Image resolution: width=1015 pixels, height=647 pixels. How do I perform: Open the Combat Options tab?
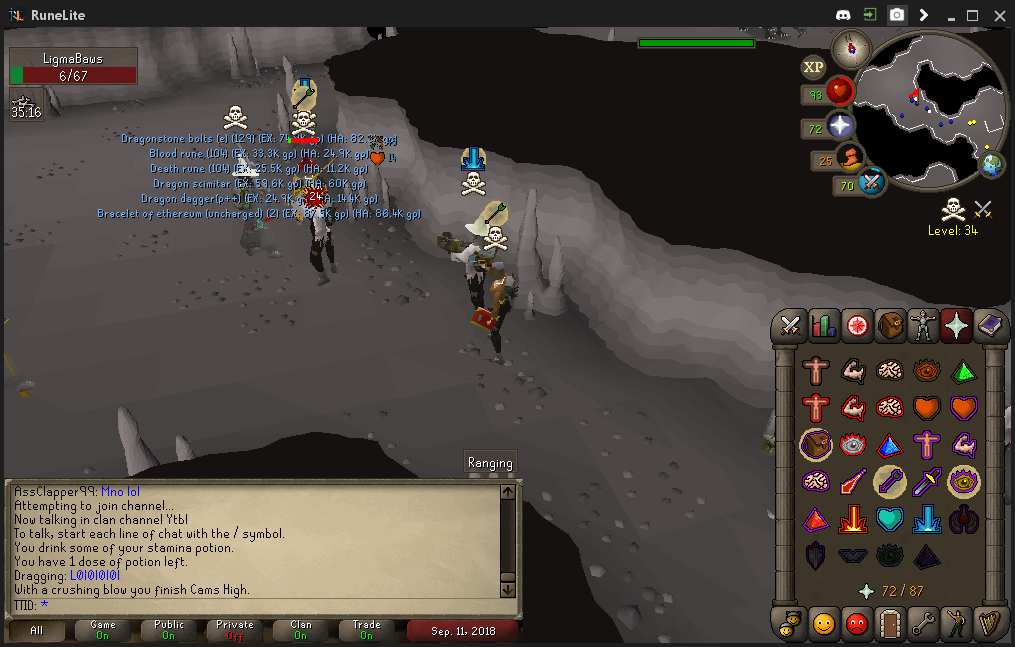pyautogui.click(x=791, y=325)
